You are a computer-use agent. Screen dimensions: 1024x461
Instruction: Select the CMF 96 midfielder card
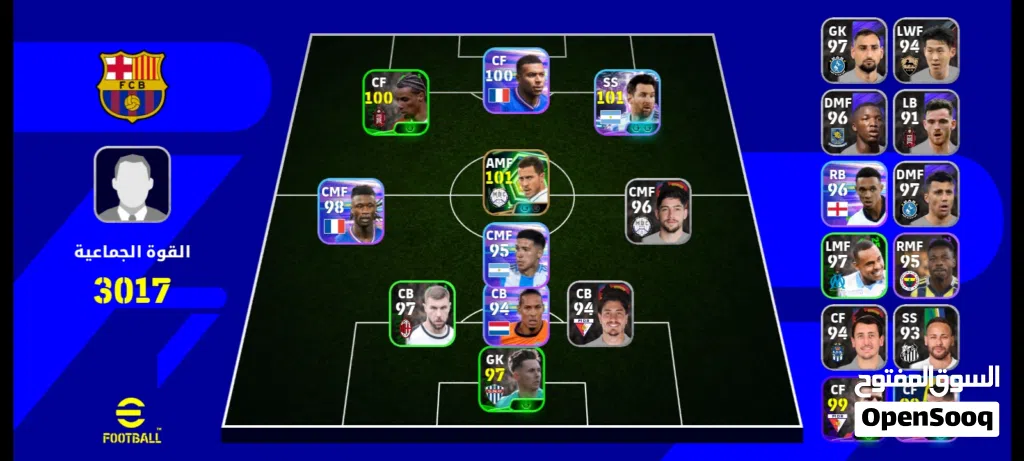pos(658,211)
